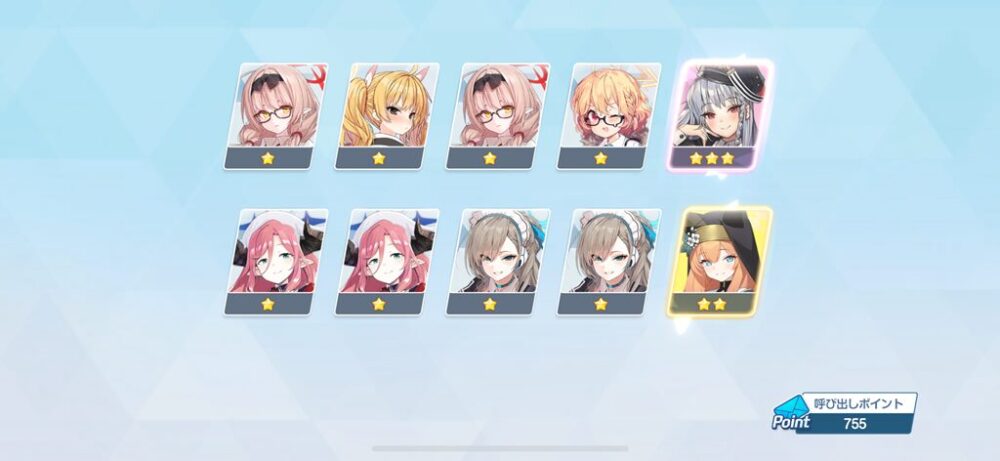Choose the two-star orange-haired hooded girl card
Viewport: 1000px width, 461px height.
(718, 260)
